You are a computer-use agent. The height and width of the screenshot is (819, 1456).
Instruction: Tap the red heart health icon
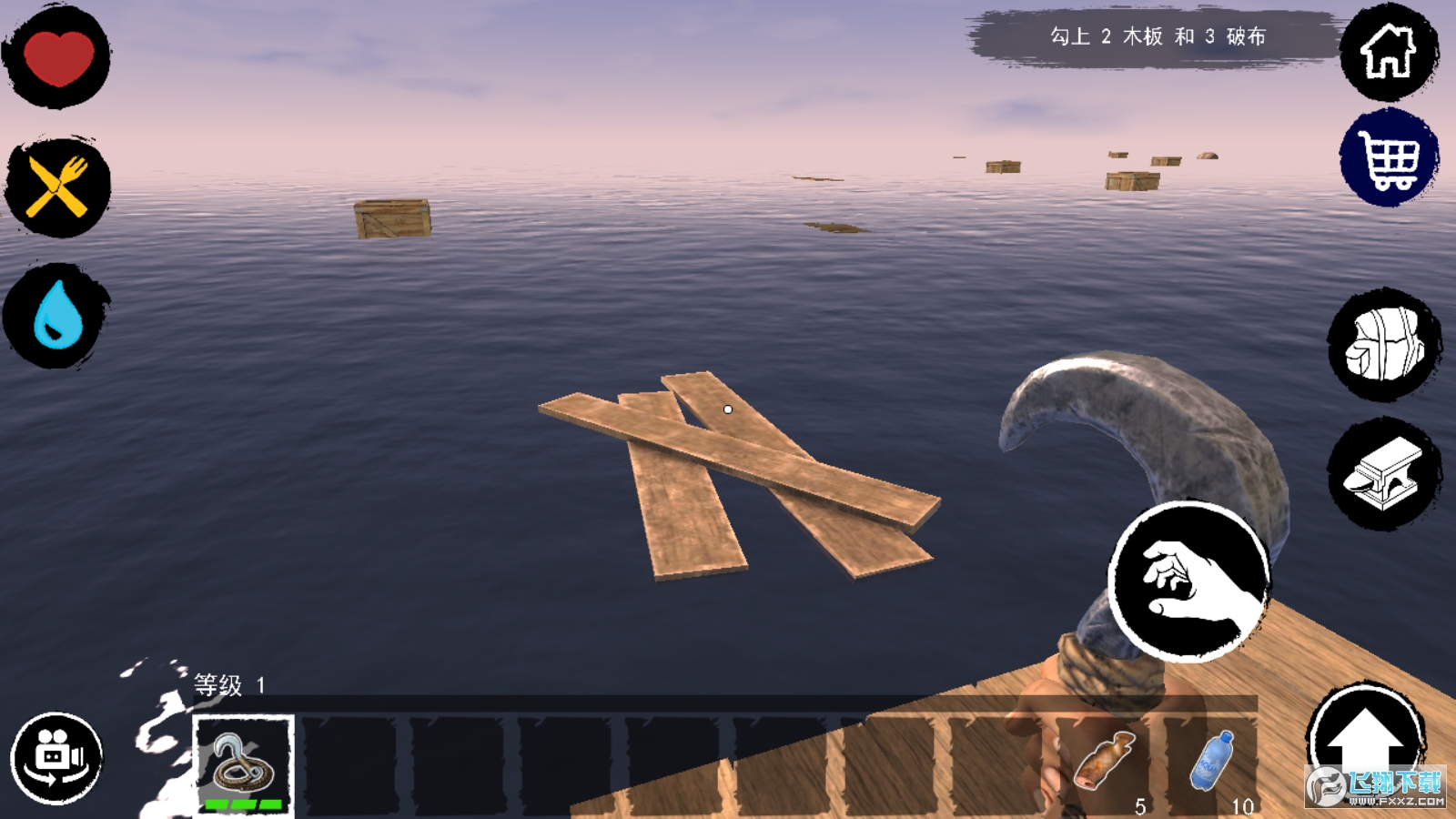[x=58, y=56]
